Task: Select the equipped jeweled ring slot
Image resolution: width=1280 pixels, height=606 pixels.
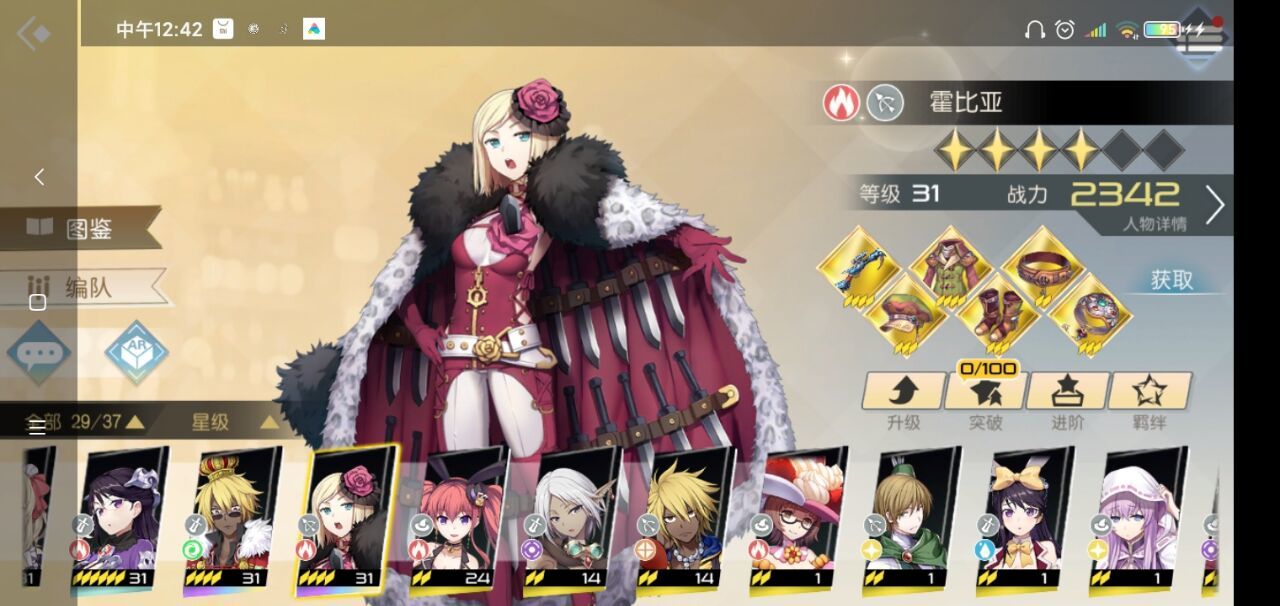Action: [1090, 312]
